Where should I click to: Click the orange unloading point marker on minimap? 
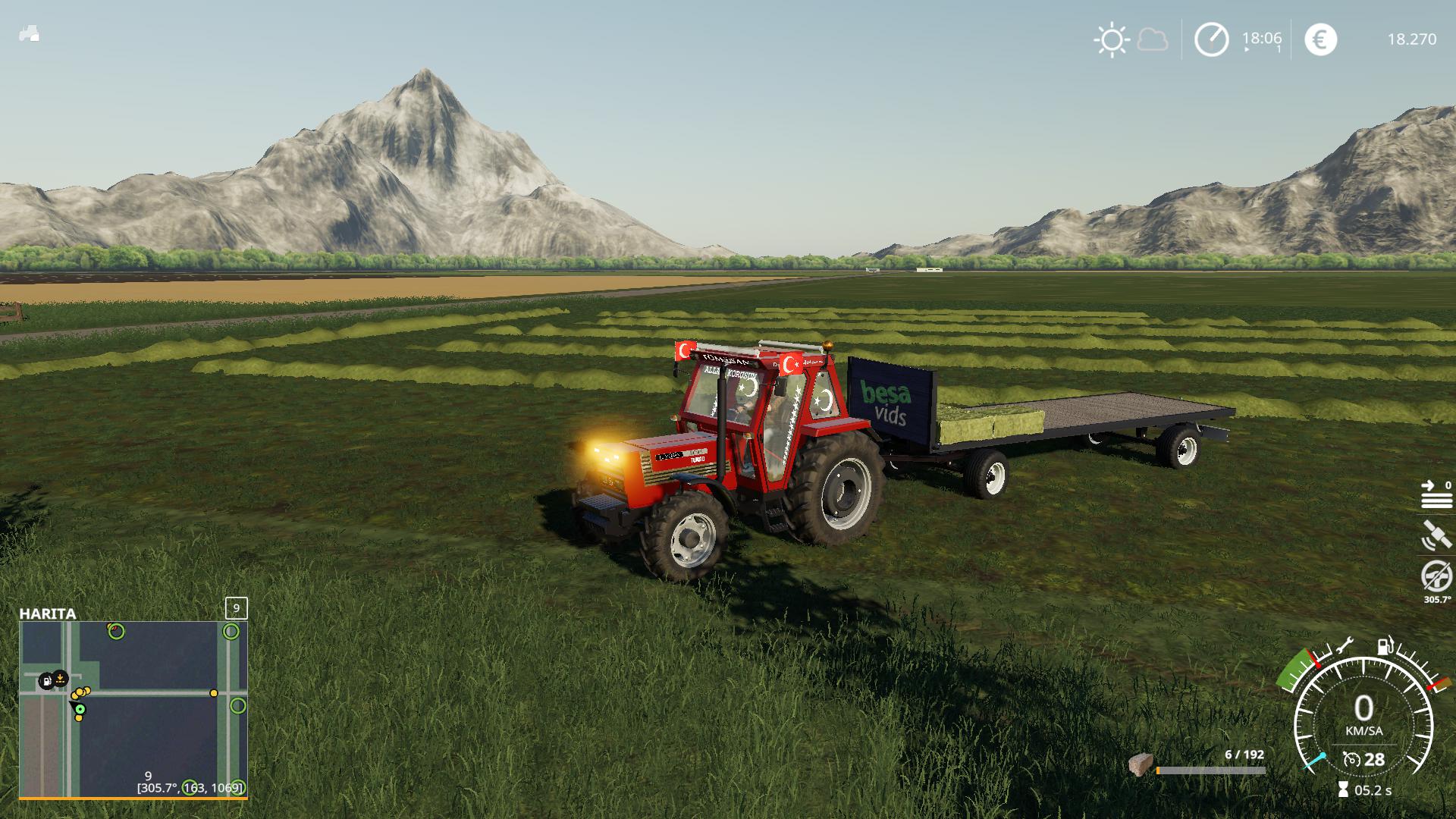pos(61,678)
